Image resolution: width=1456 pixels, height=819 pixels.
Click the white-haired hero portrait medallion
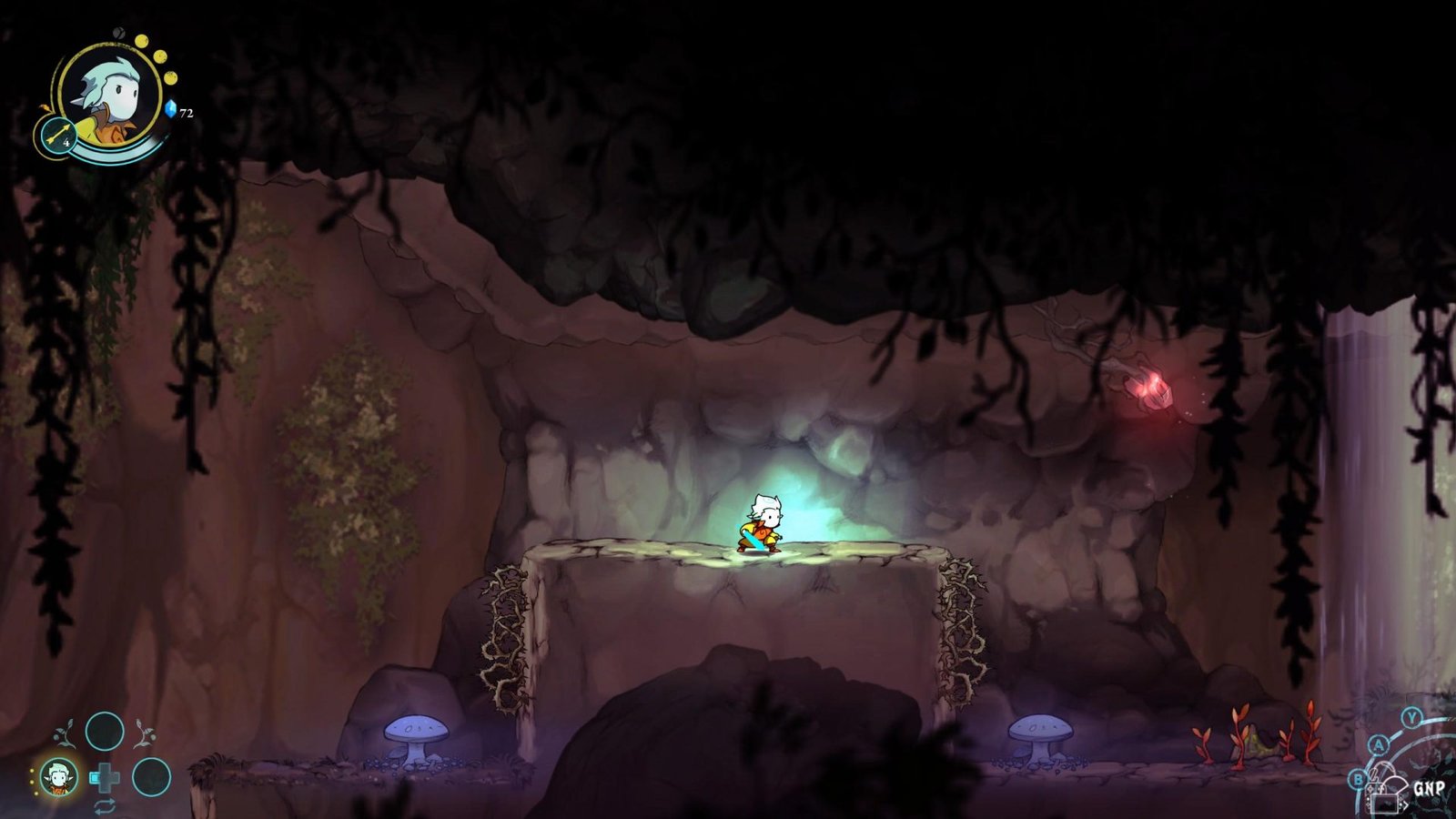tap(111, 94)
